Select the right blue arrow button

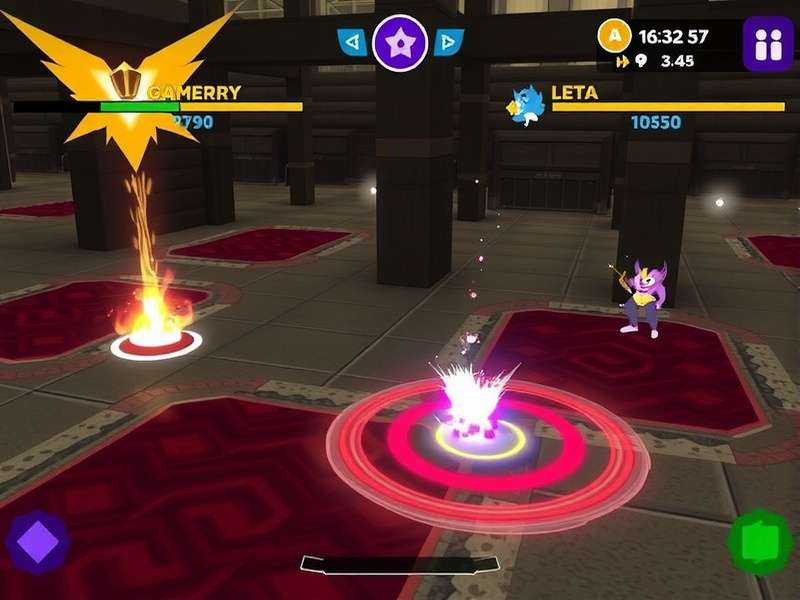click(449, 42)
